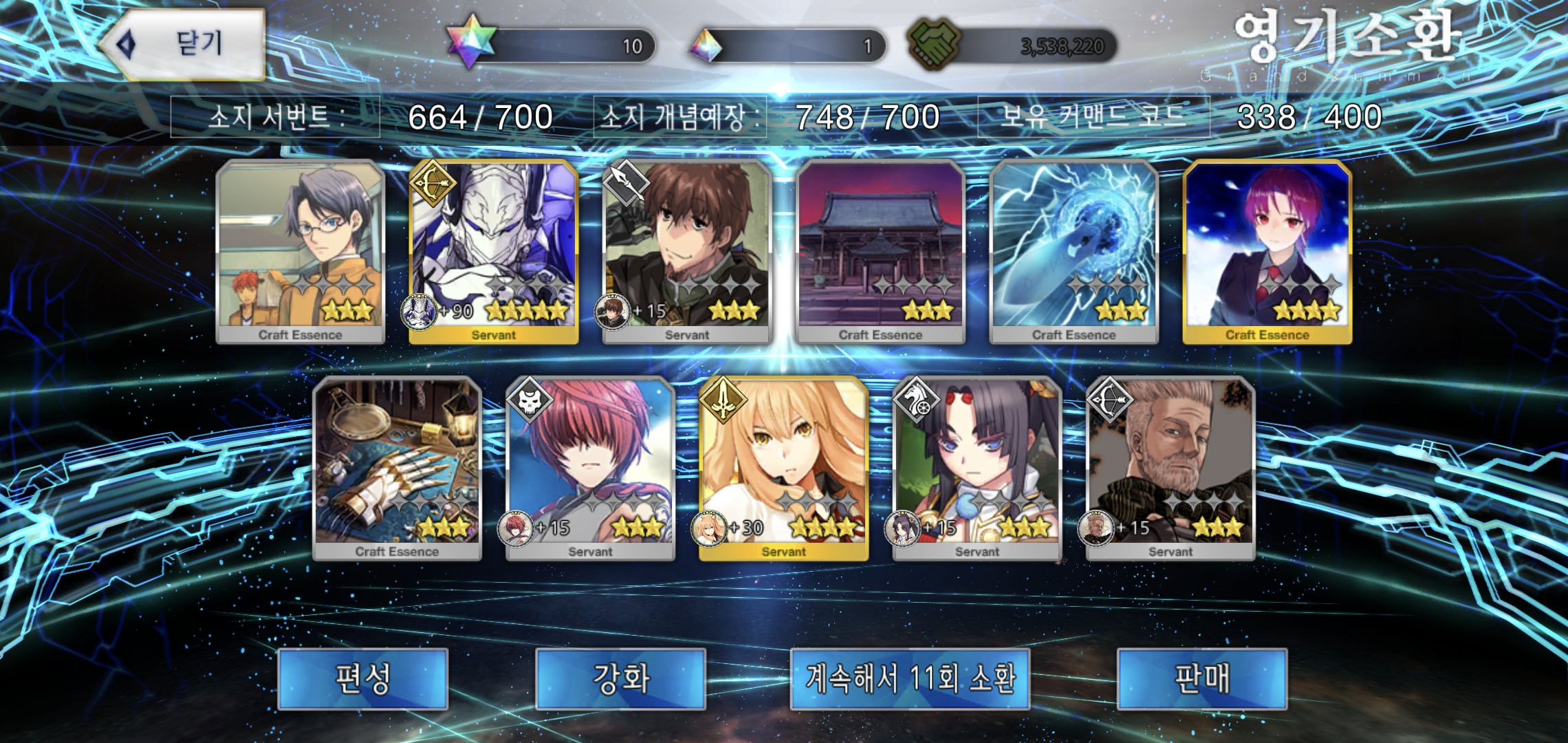Select the glasses man Craft Essence card

(300, 252)
